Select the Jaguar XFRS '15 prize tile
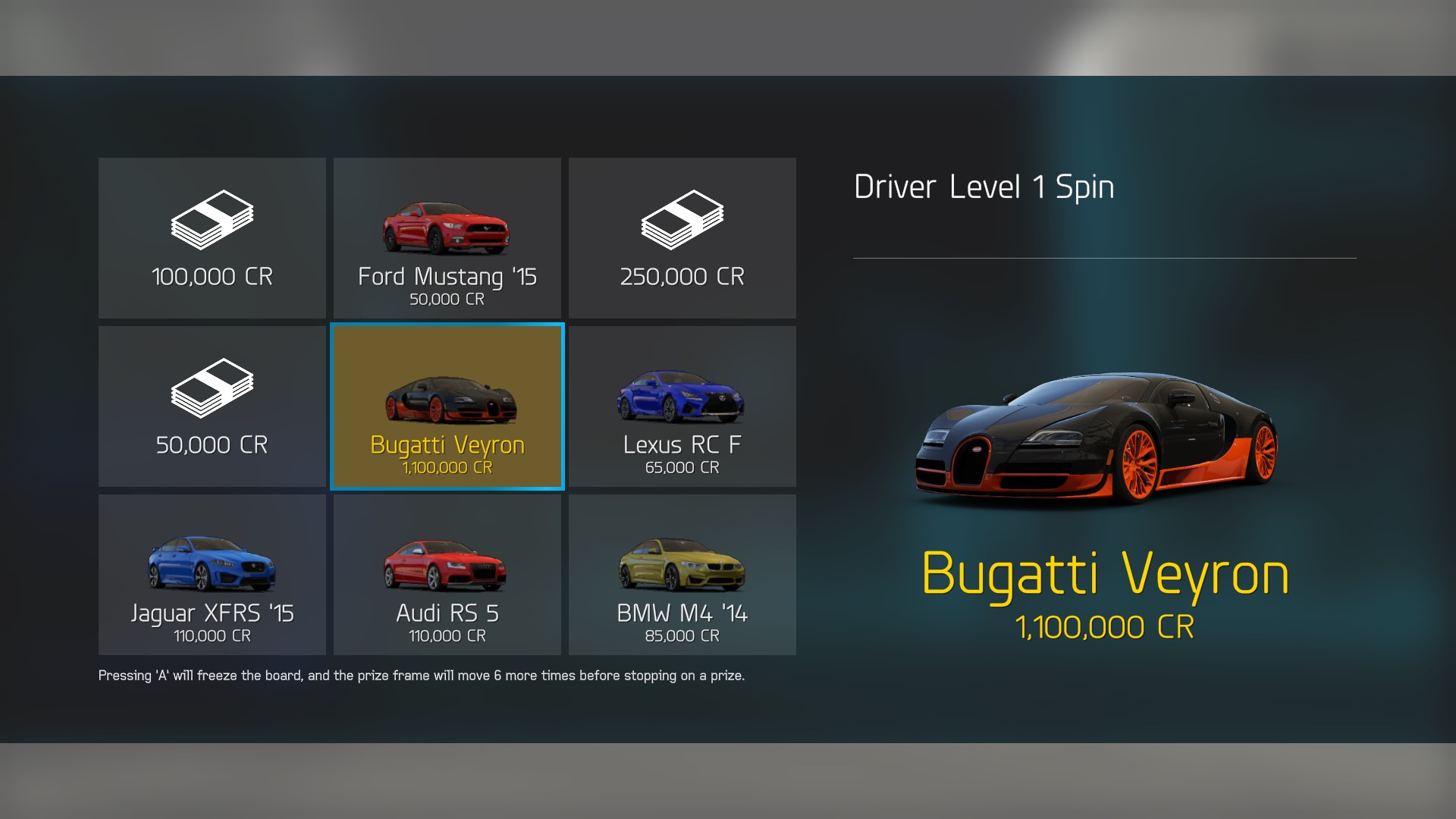 [x=212, y=575]
